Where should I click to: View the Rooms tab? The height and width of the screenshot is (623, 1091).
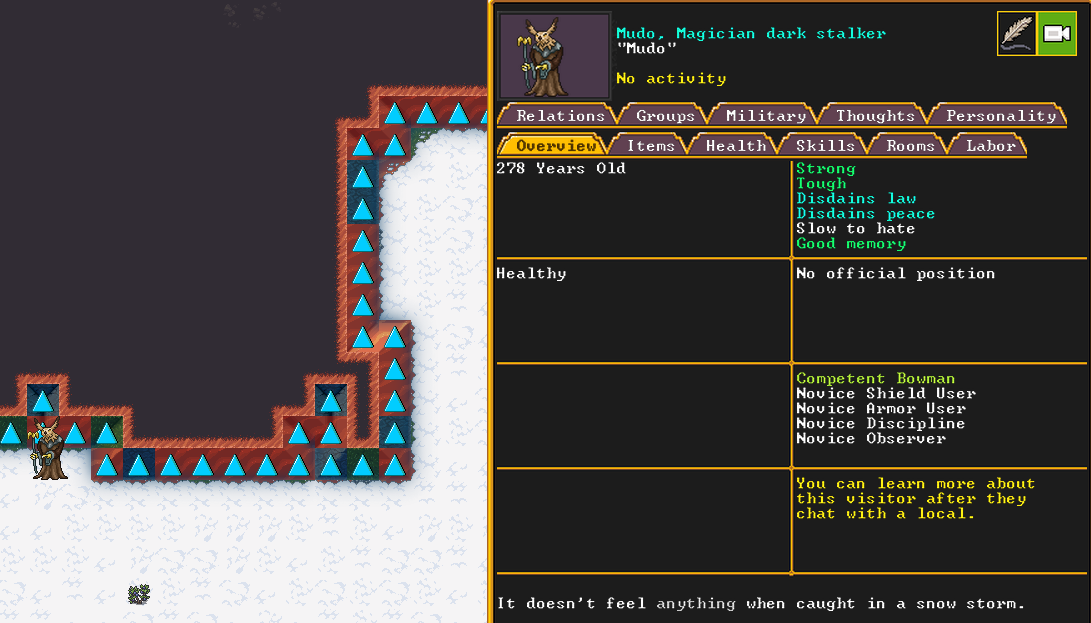(910, 146)
